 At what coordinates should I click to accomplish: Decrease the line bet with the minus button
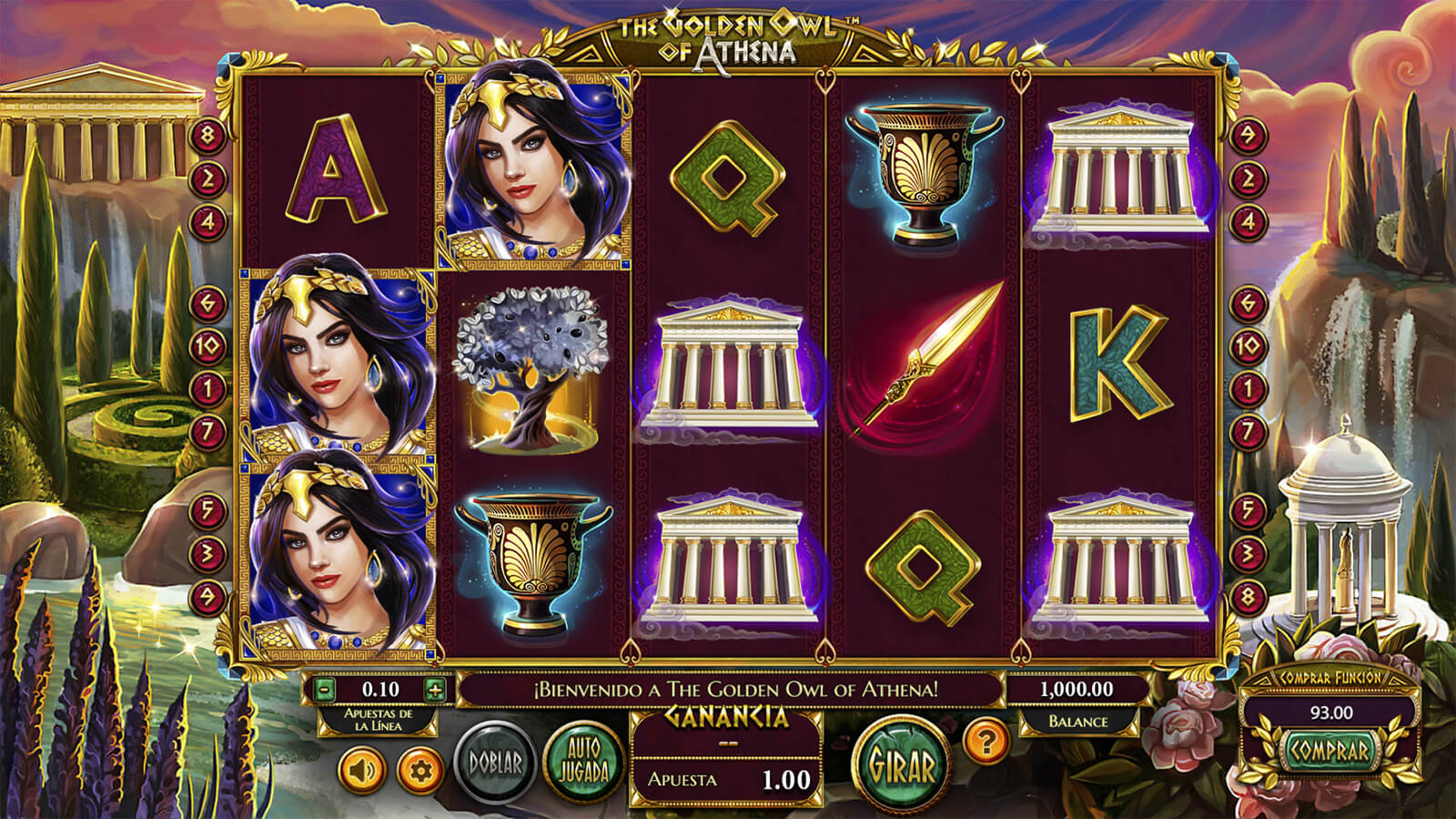[x=325, y=689]
